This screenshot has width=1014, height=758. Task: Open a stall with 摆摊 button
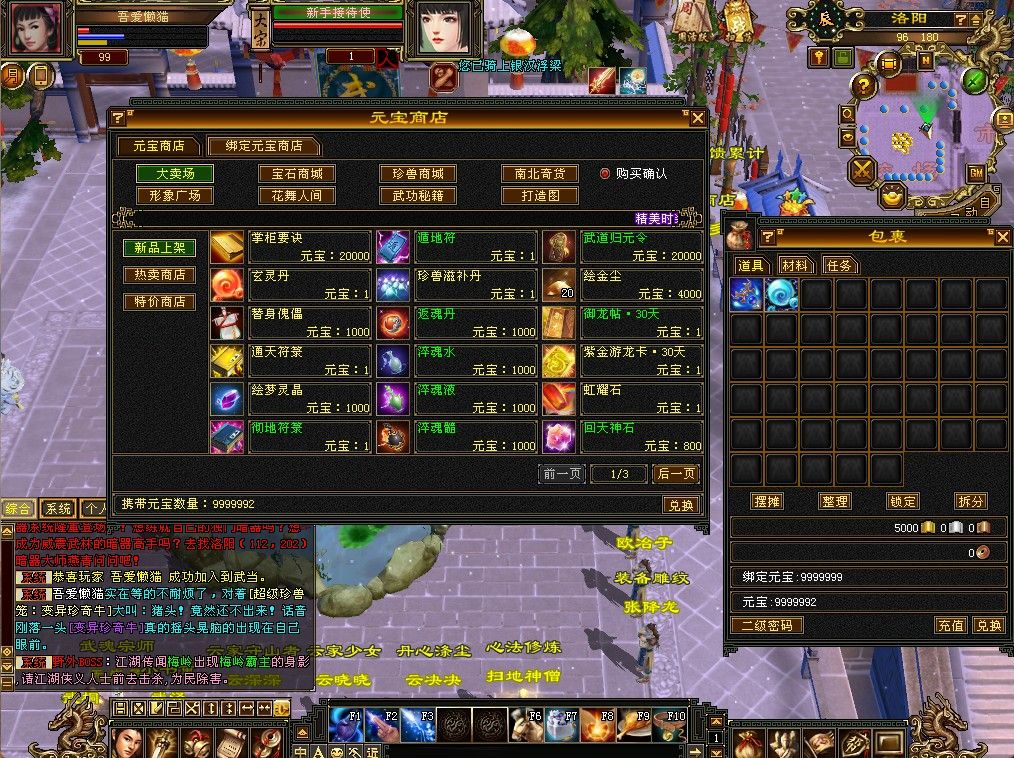pyautogui.click(x=767, y=501)
